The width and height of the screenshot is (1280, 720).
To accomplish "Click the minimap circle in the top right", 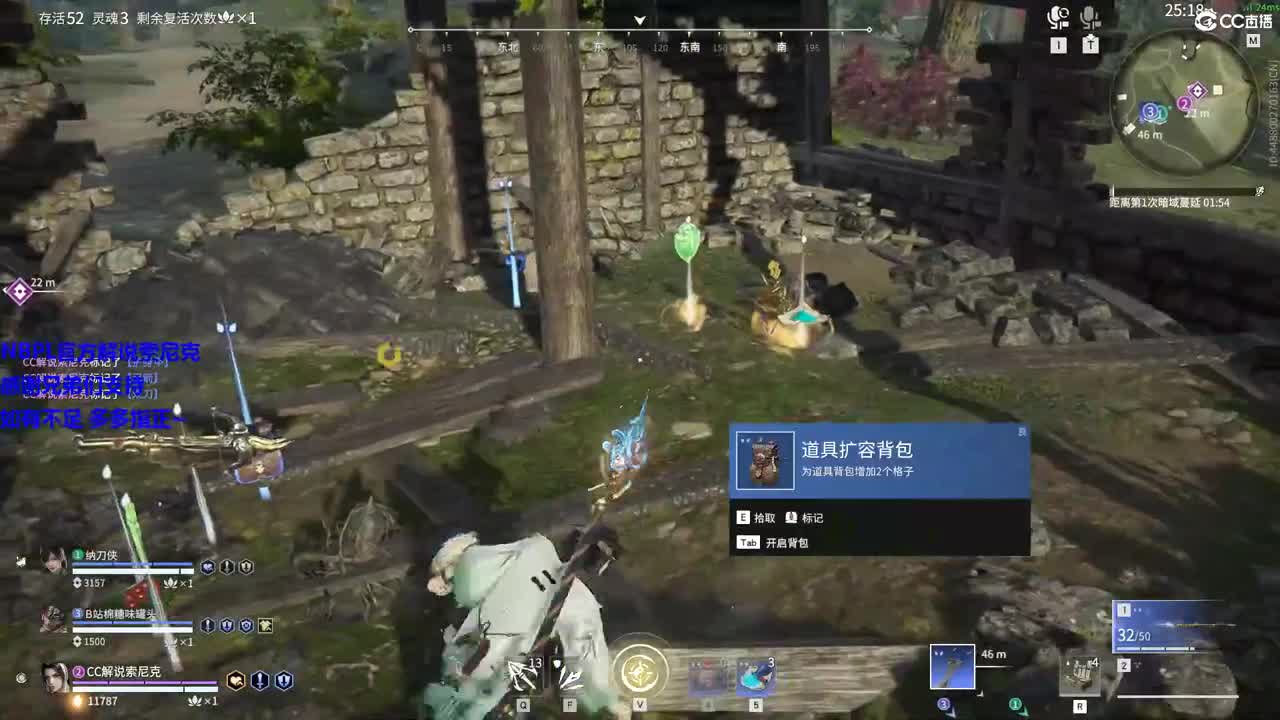I will click(1188, 100).
